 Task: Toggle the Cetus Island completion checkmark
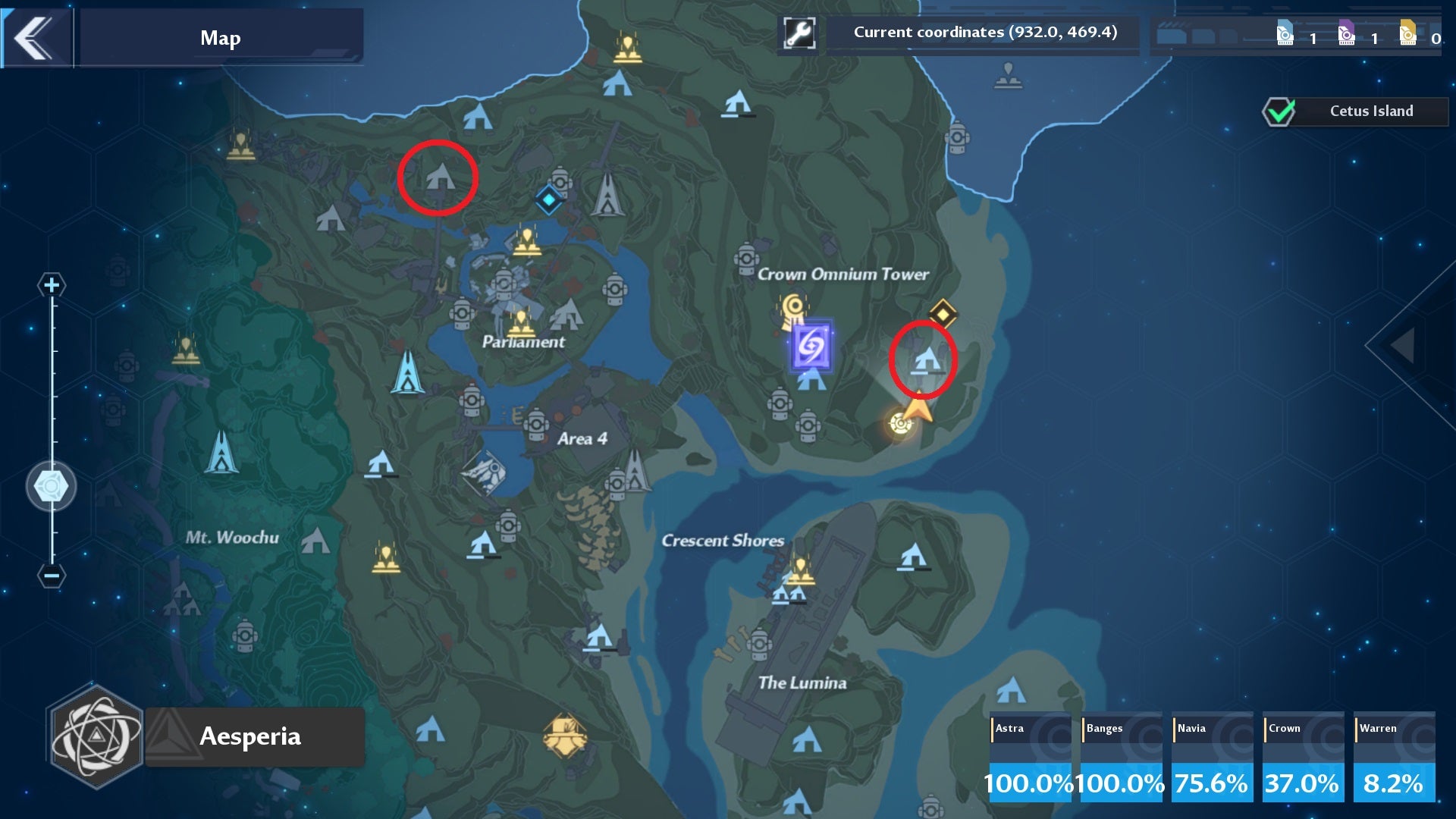pyautogui.click(x=1281, y=111)
